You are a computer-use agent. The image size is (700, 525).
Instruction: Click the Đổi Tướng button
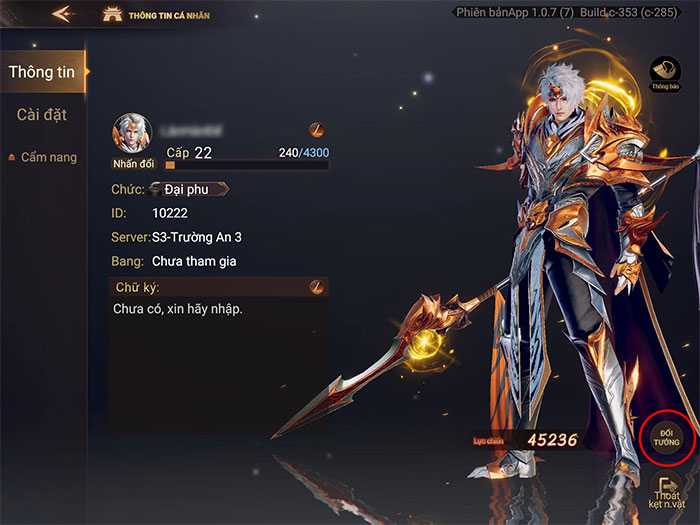click(x=667, y=437)
